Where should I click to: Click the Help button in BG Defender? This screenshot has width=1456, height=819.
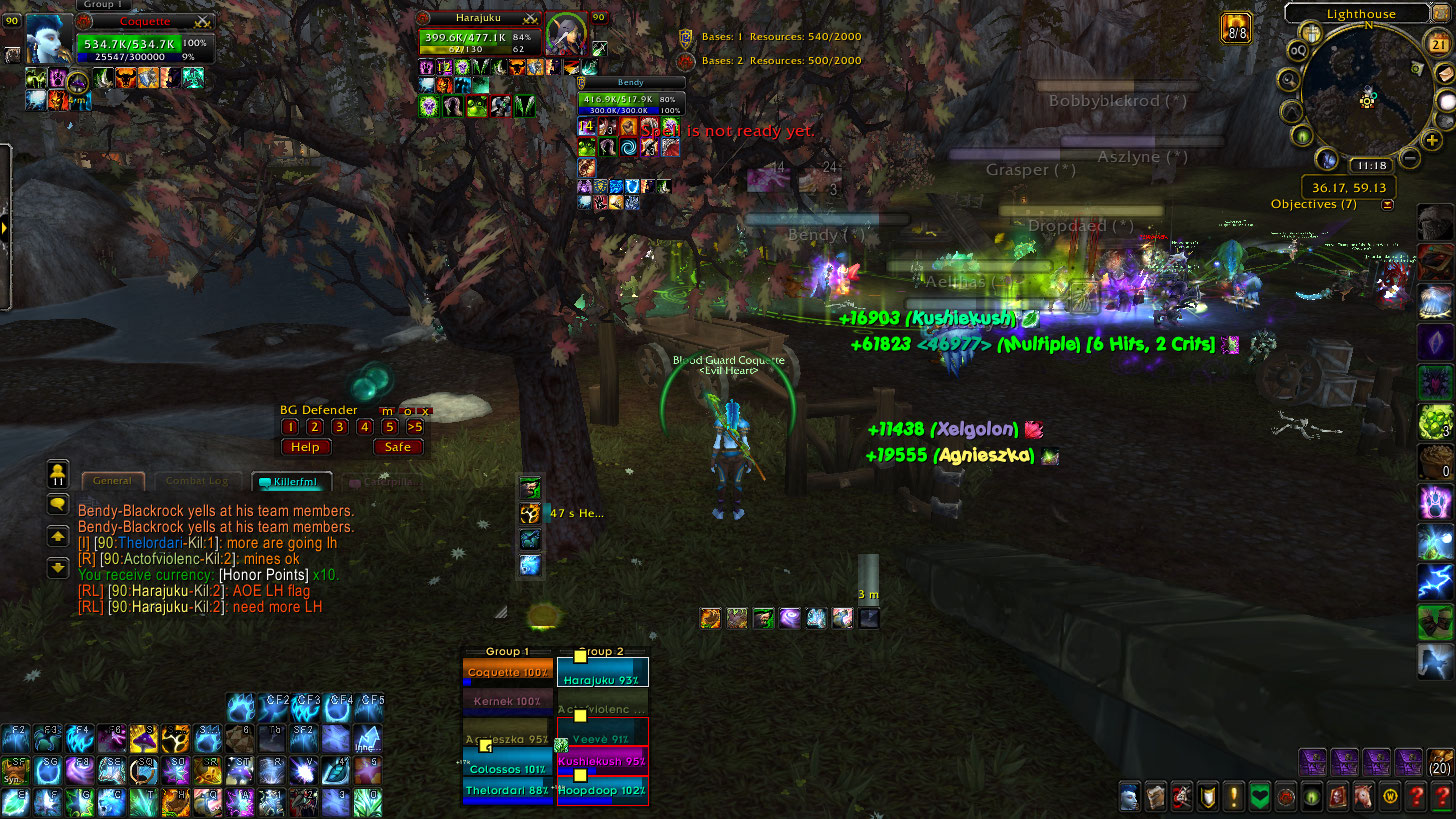305,447
